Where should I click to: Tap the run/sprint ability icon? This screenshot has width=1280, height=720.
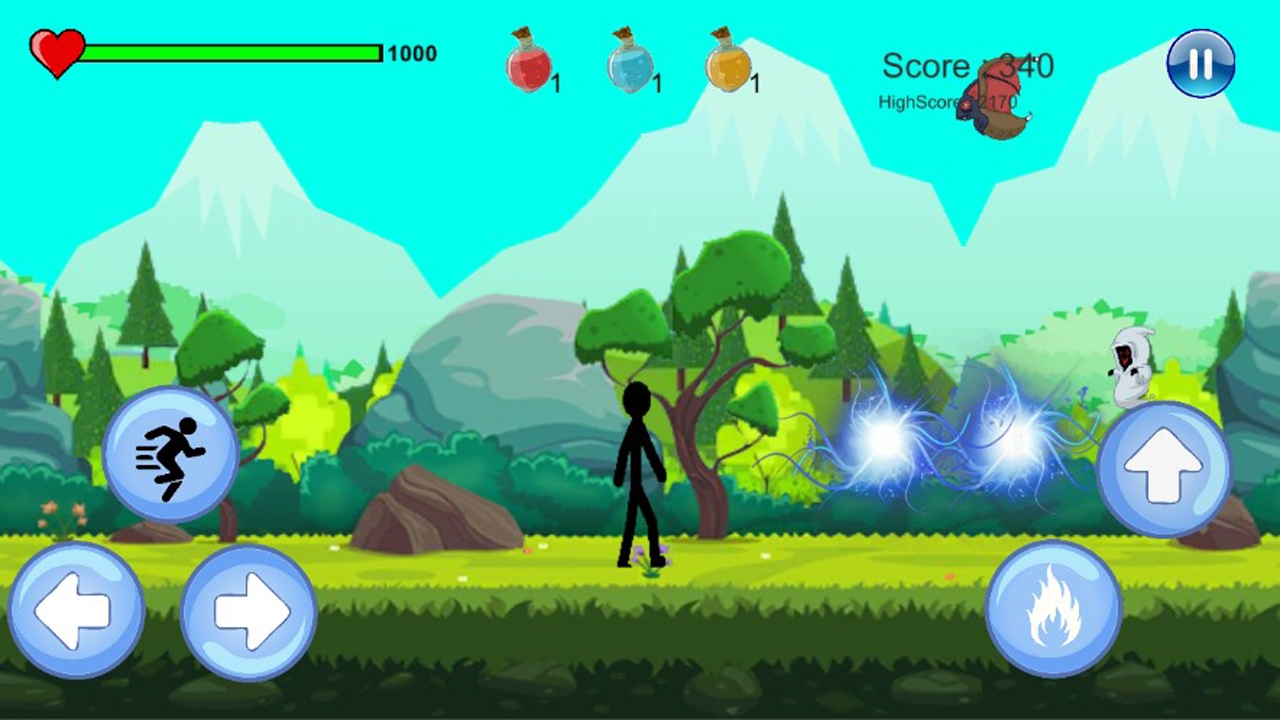tap(168, 452)
